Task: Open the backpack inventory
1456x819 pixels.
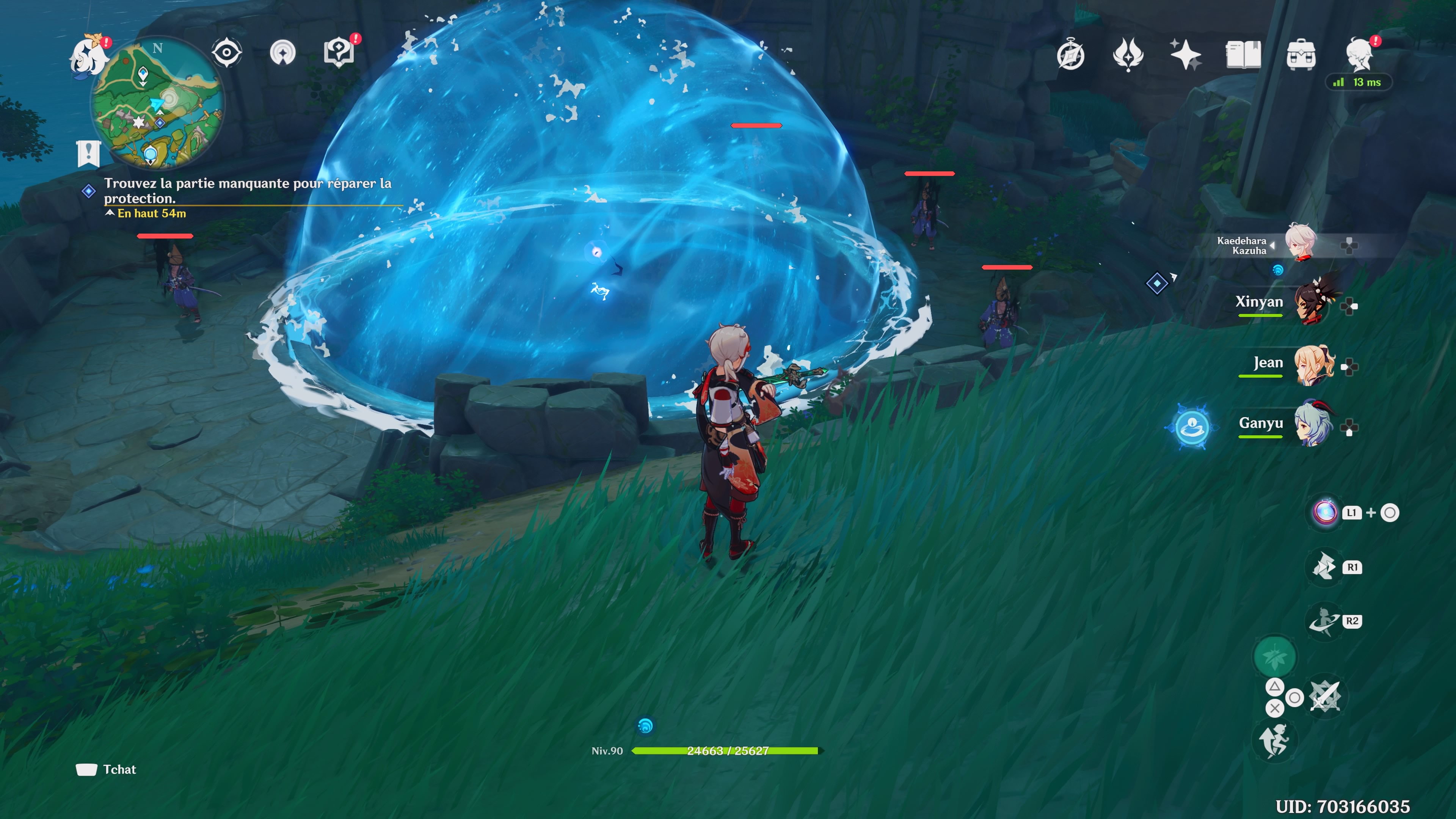Action: pos(1301,55)
